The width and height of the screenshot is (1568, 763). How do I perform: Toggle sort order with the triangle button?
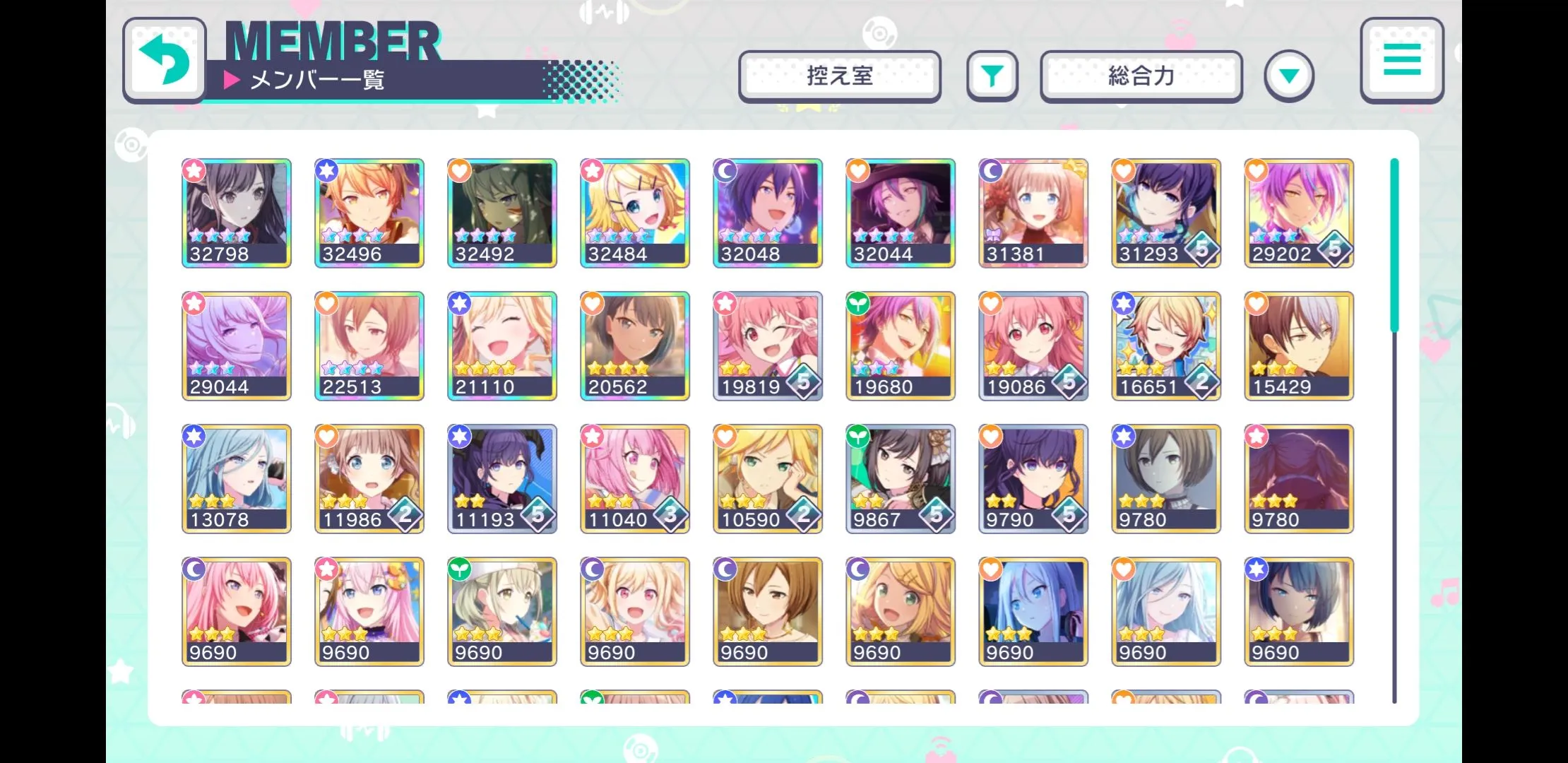(x=1288, y=76)
